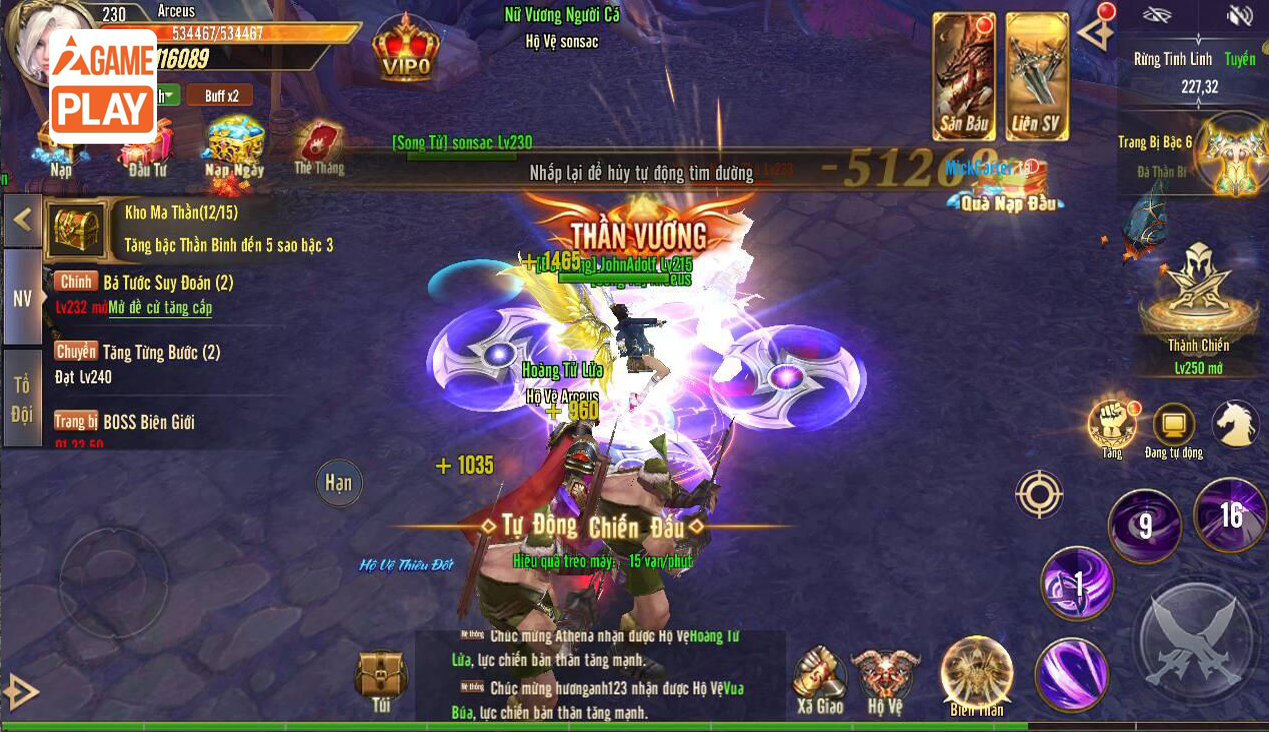Viewport: 1269px width, 732px height.
Task: Toggle the muted speaker sound icon
Action: [1239, 15]
